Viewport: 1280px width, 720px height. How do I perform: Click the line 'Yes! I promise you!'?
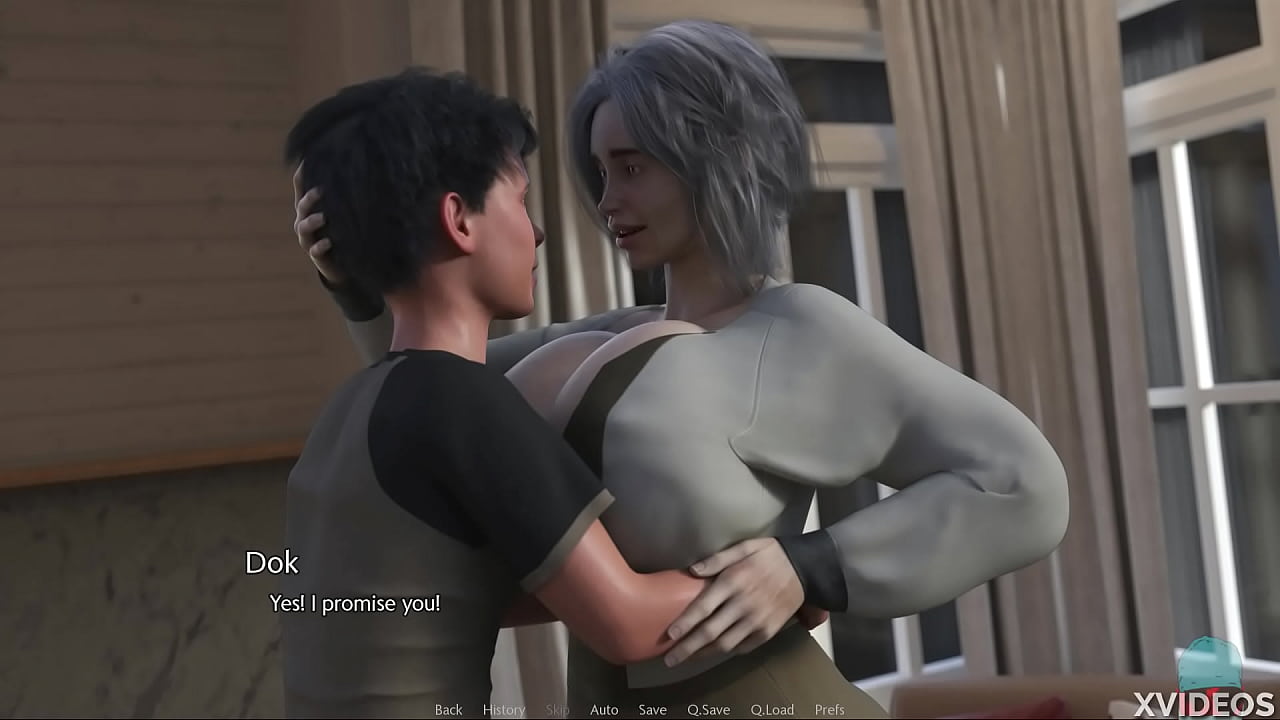click(354, 603)
